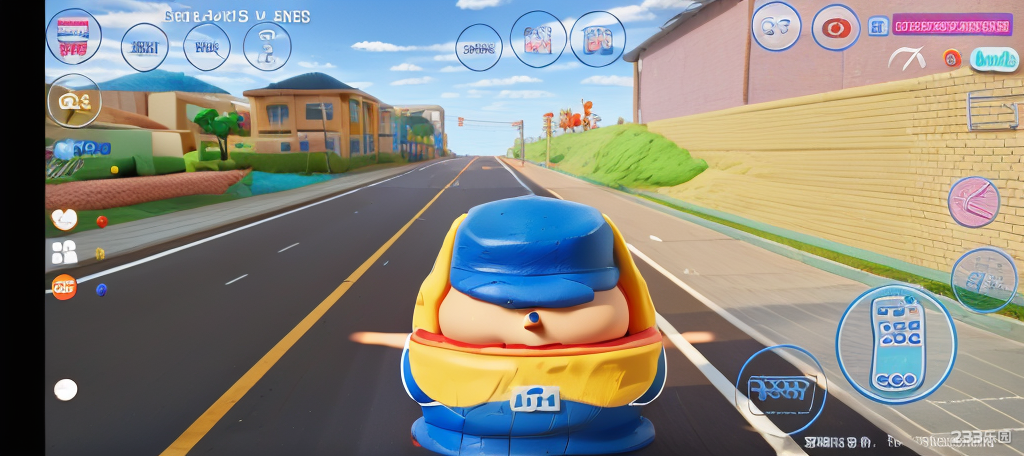Image resolution: width=1024 pixels, height=456 pixels.
Task: Open the small blue square icon beside the banner
Action: point(878,26)
